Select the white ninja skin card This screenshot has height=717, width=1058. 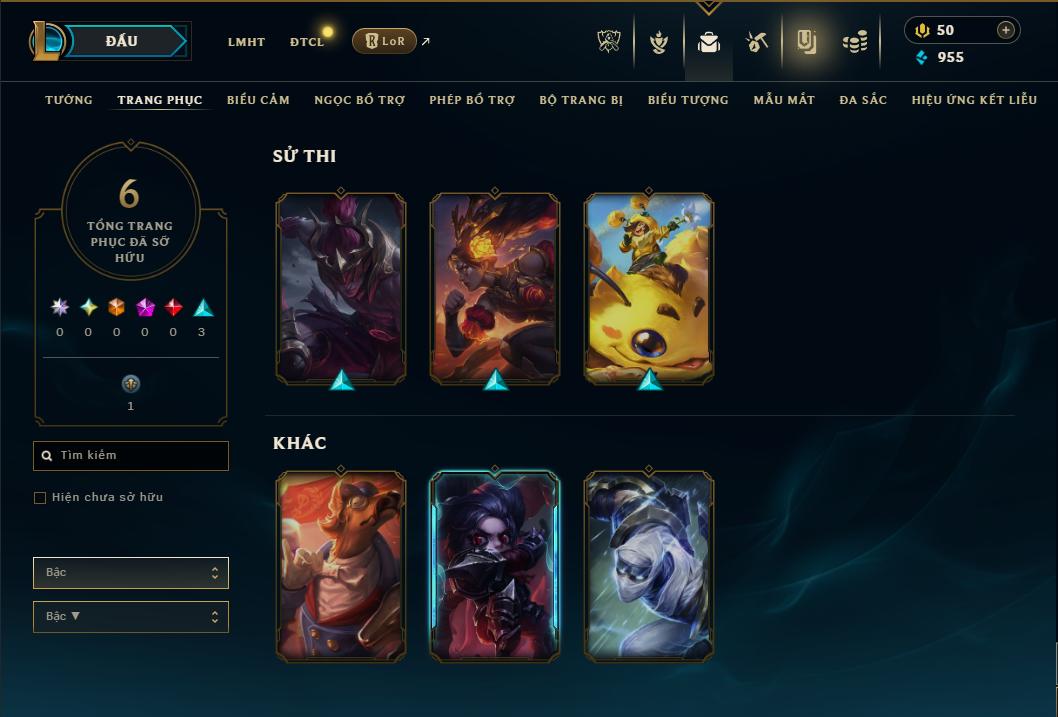(649, 566)
